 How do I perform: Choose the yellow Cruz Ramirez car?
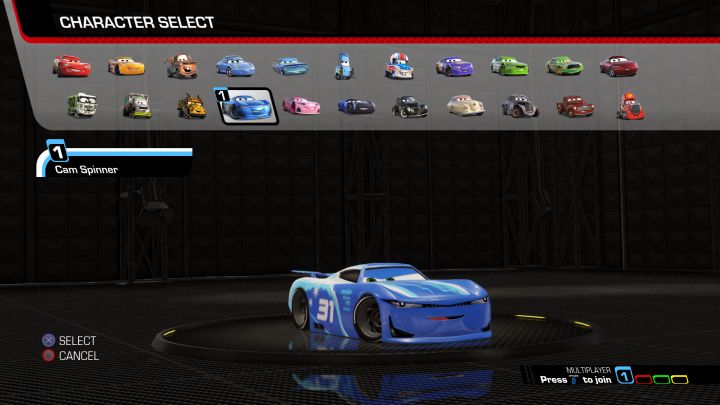click(x=126, y=66)
